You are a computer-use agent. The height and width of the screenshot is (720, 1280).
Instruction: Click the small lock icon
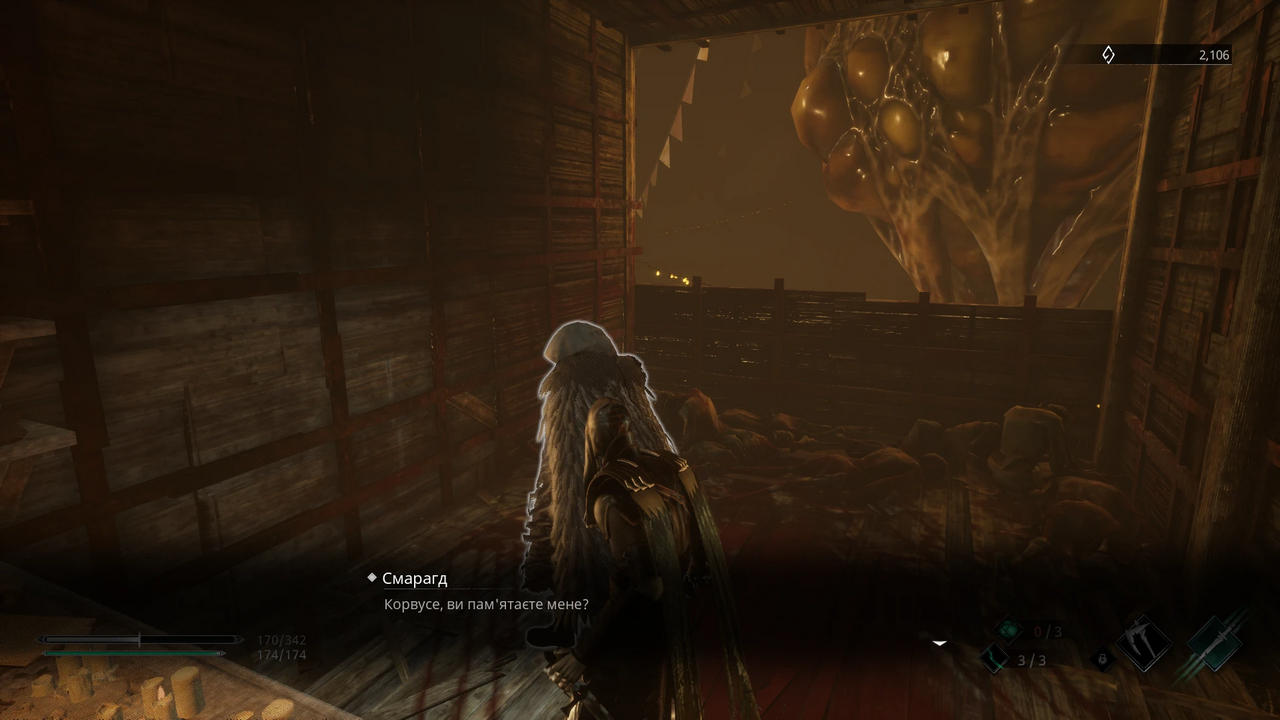1101,659
